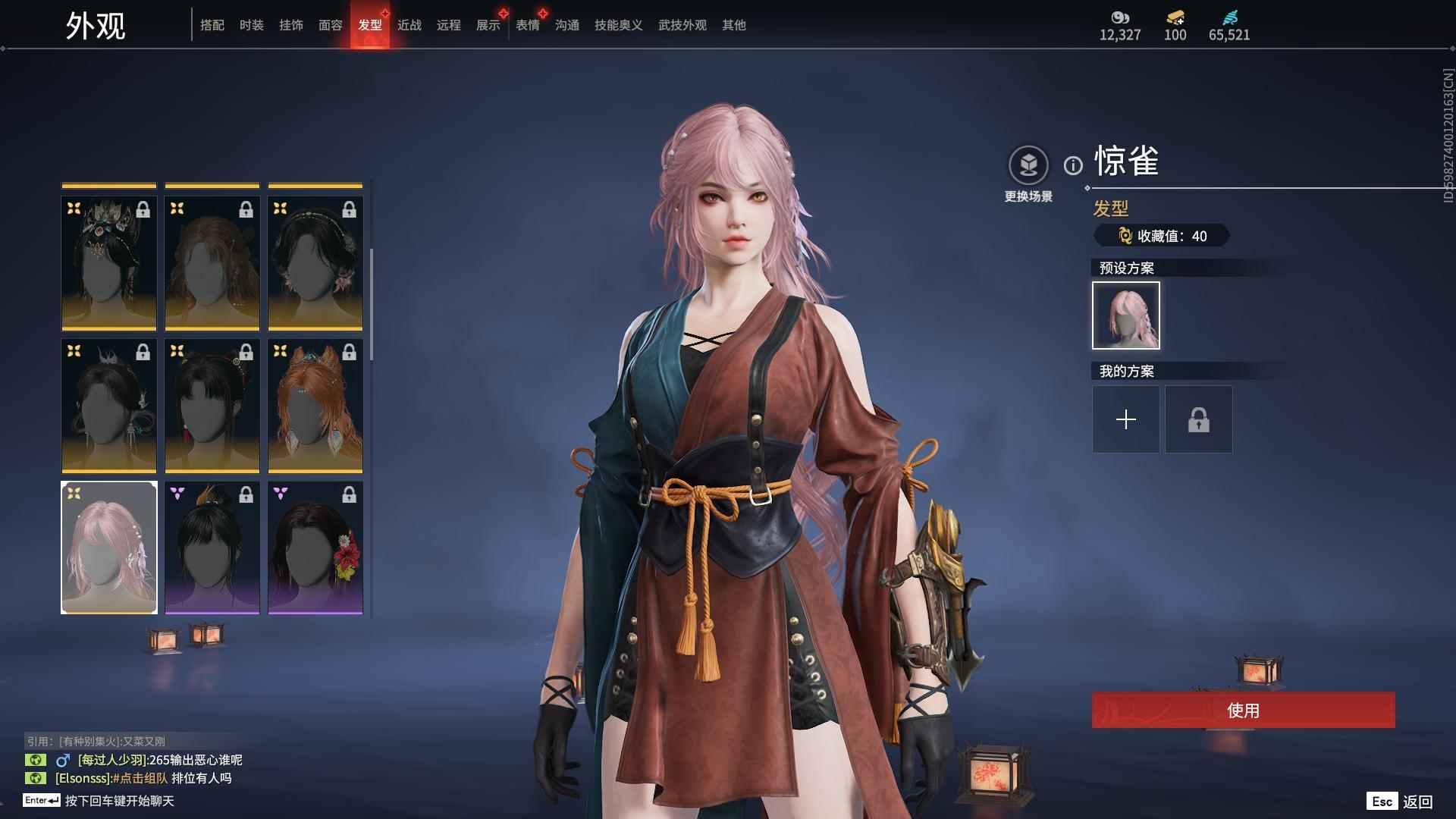
Task: Switch to the 搭配 tab
Action: coord(212,25)
